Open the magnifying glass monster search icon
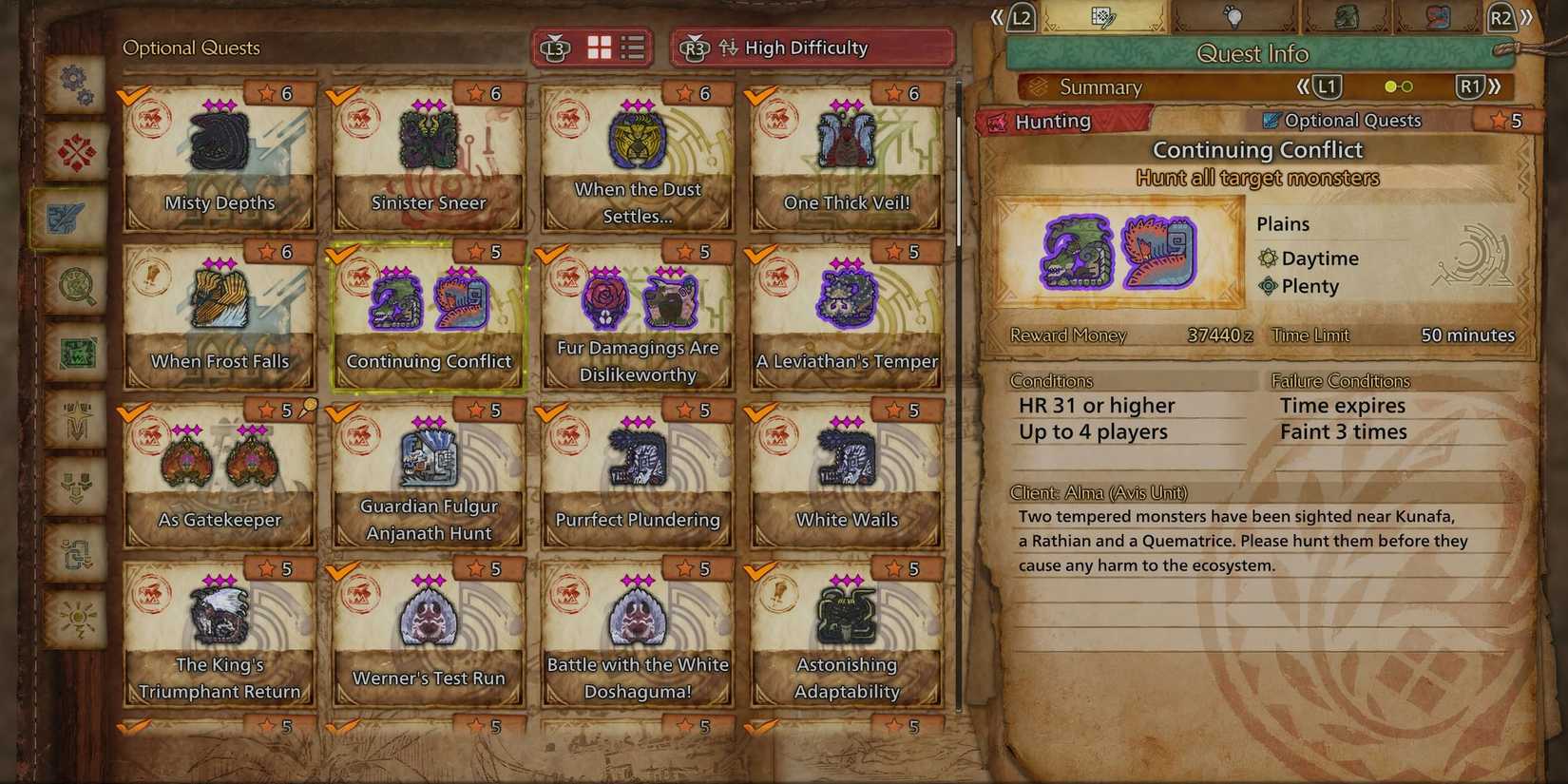Image resolution: width=1568 pixels, height=784 pixels. [76, 283]
